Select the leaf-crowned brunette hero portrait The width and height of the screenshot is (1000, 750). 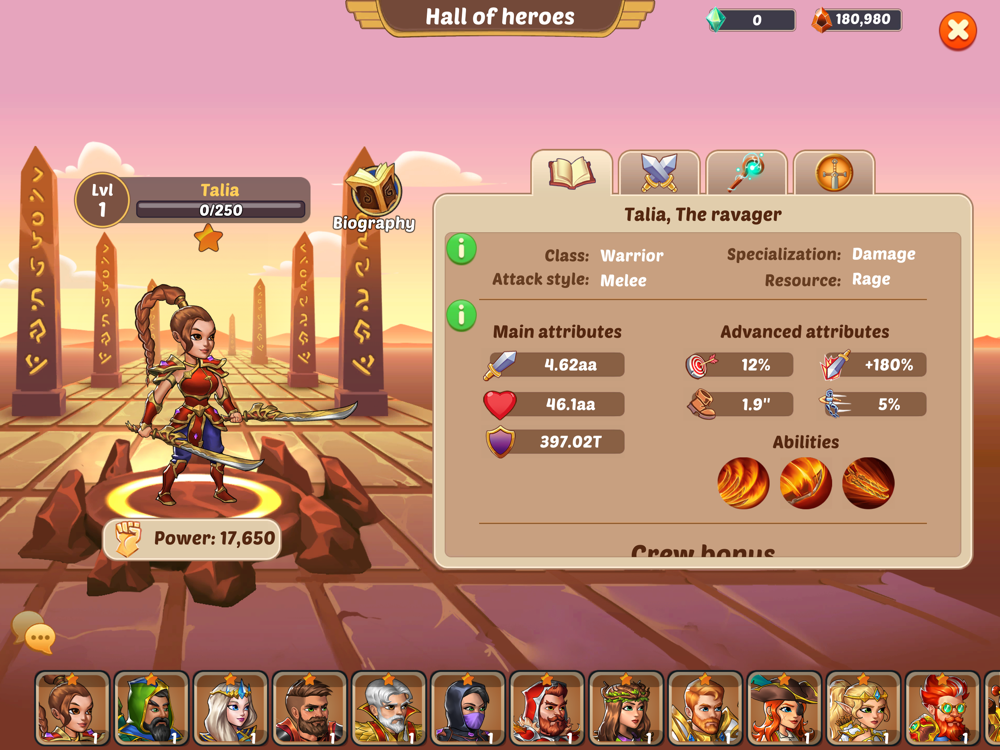tap(625, 710)
